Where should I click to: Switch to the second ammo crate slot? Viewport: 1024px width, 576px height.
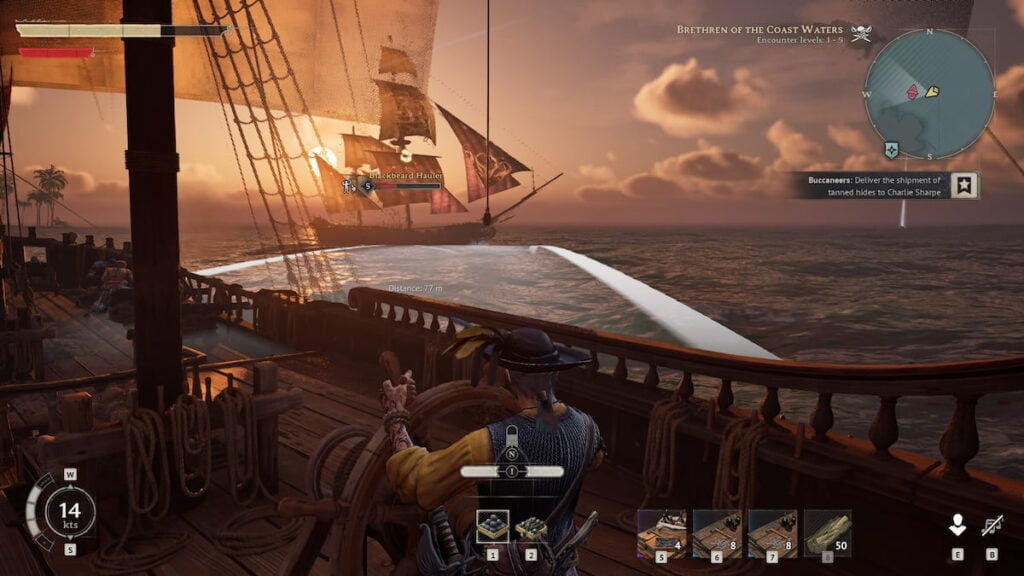532,527
